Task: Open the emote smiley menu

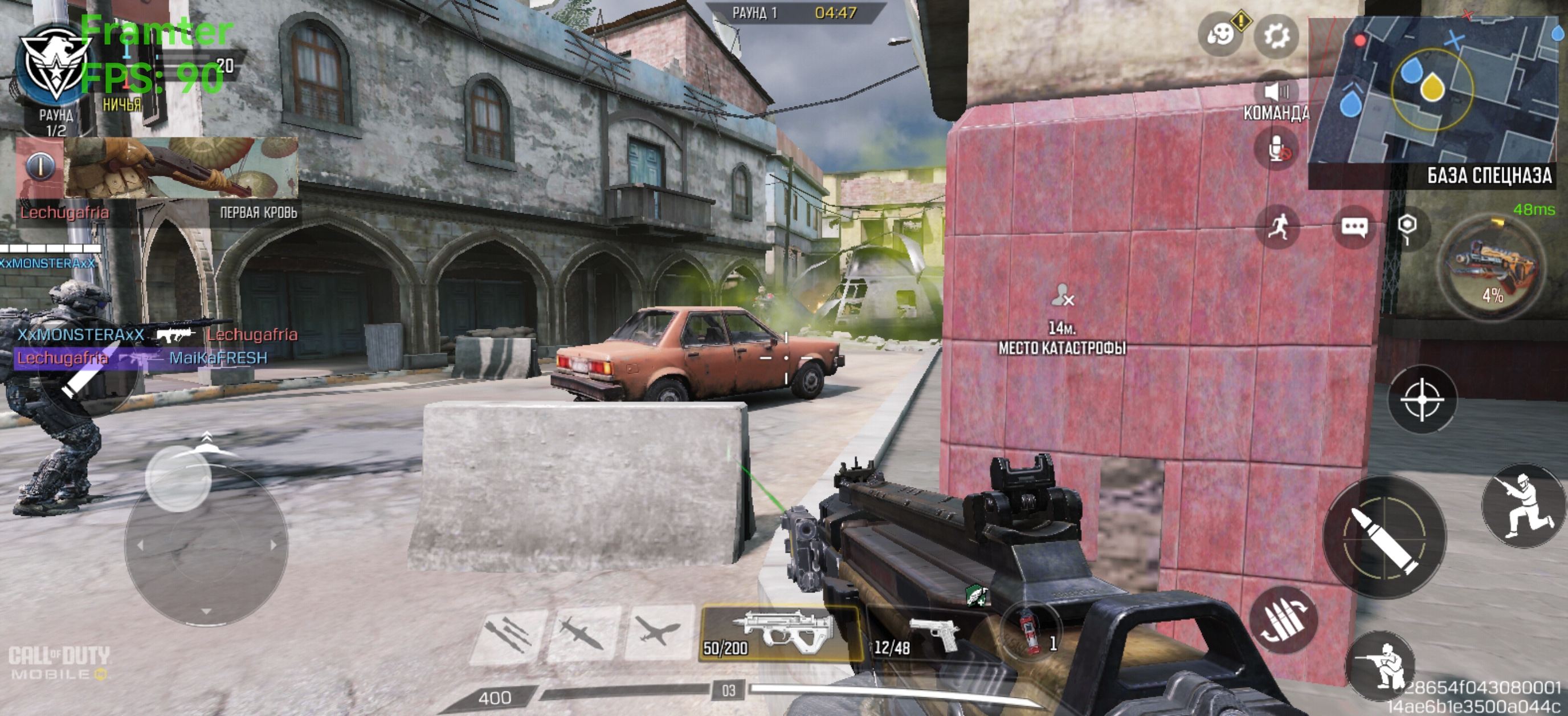Action: point(1220,35)
